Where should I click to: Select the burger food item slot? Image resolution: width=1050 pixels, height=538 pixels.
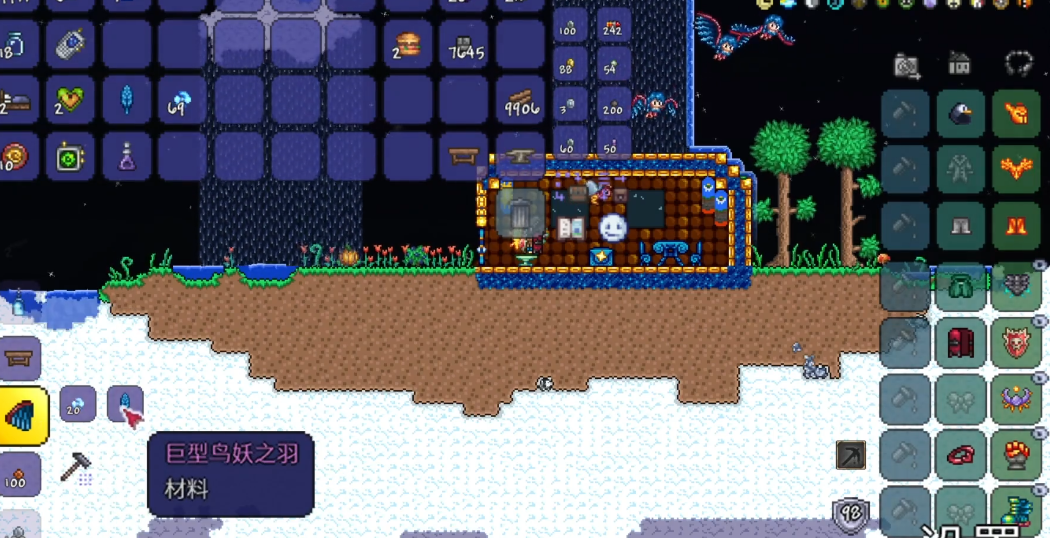click(x=407, y=44)
